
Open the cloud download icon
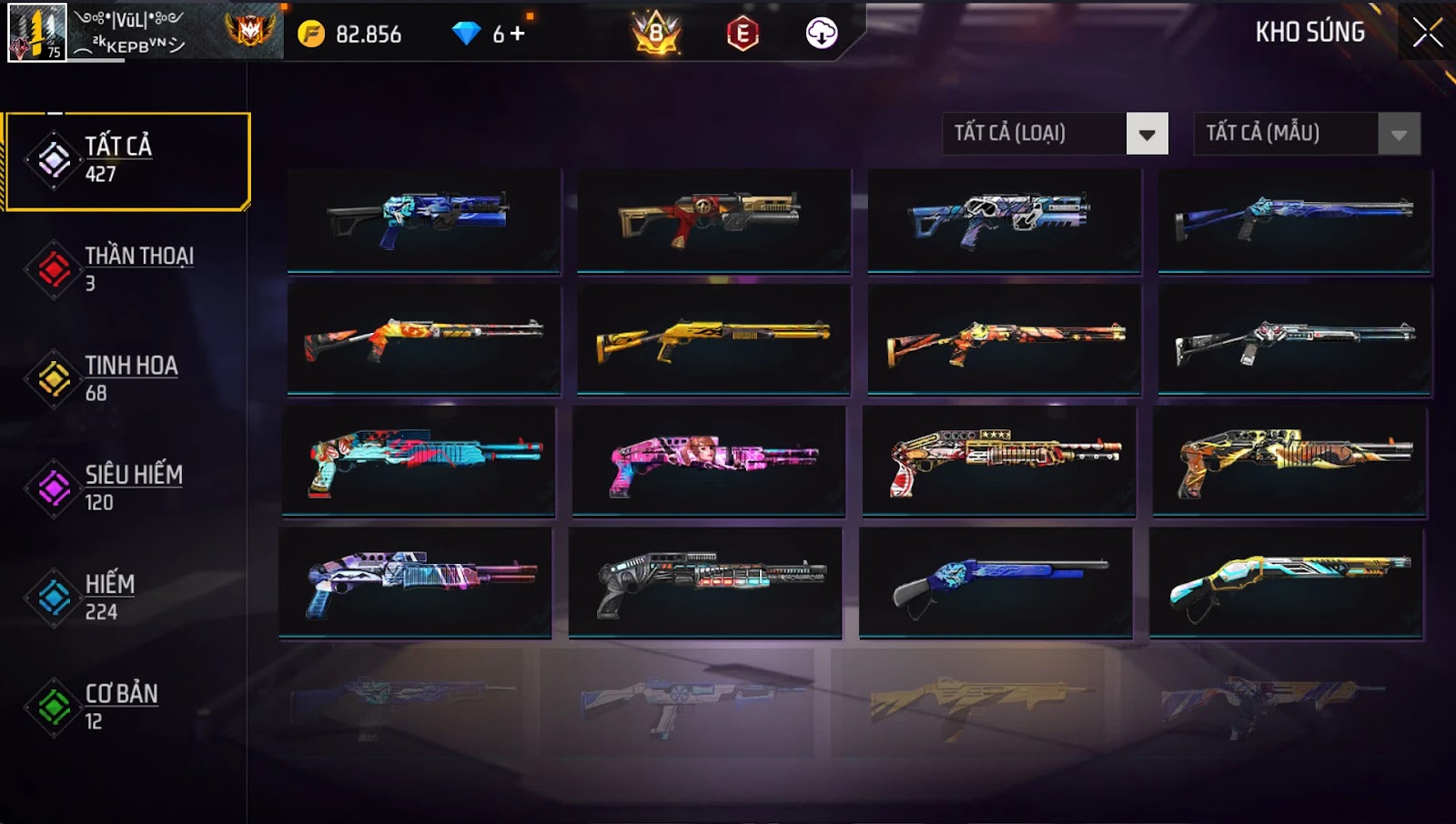pyautogui.click(x=821, y=34)
